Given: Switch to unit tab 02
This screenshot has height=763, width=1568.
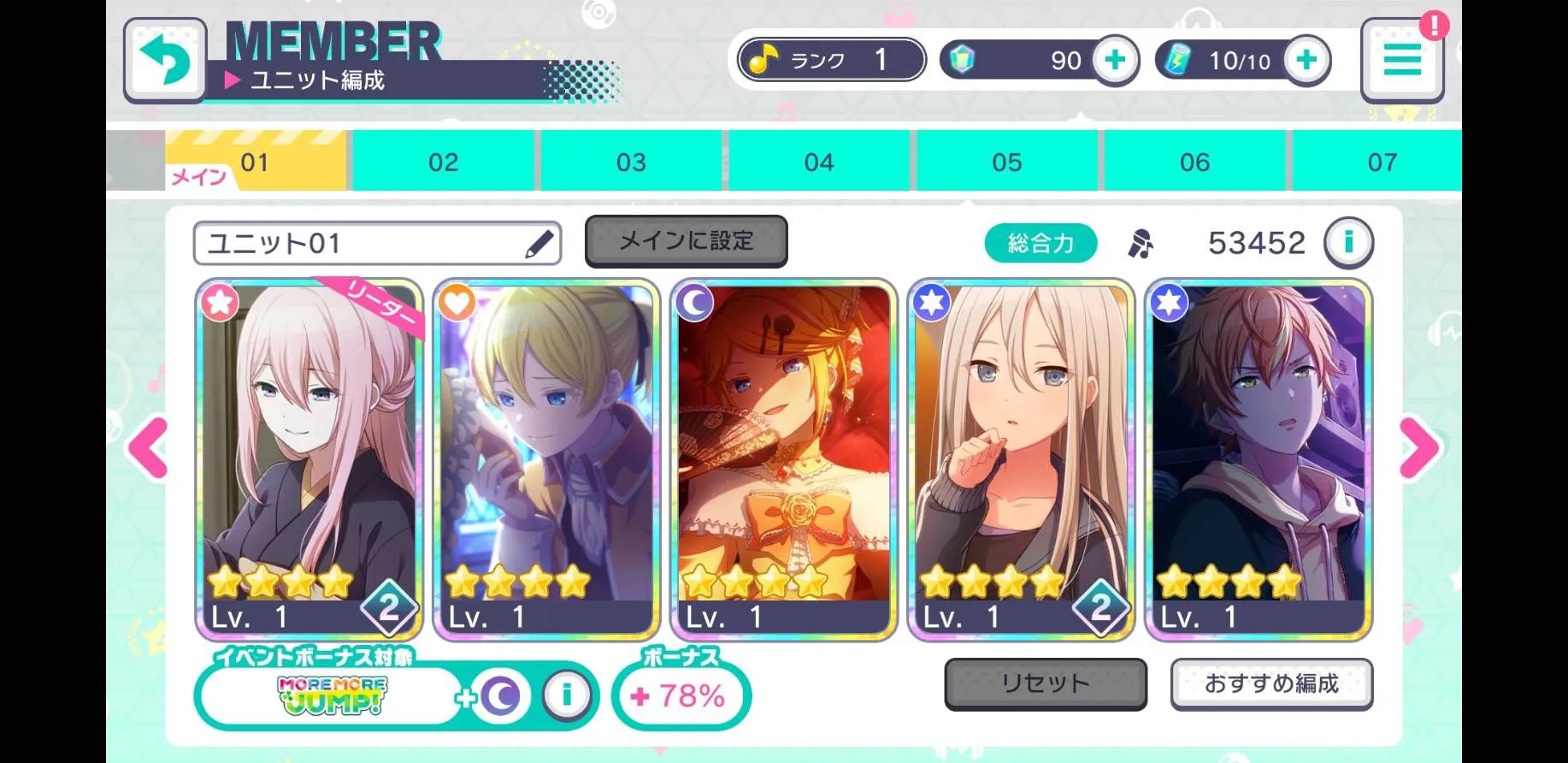Looking at the screenshot, I should (x=443, y=162).
